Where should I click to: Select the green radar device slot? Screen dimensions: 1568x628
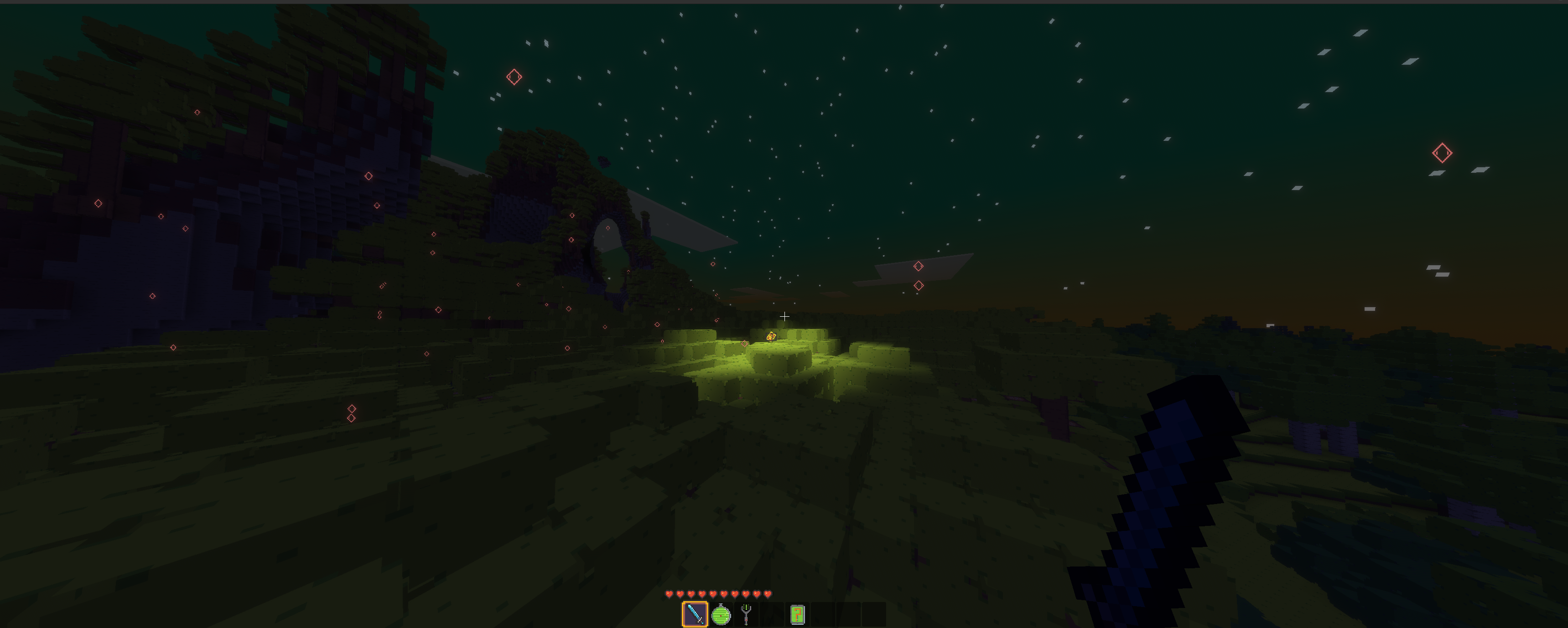tap(721, 615)
